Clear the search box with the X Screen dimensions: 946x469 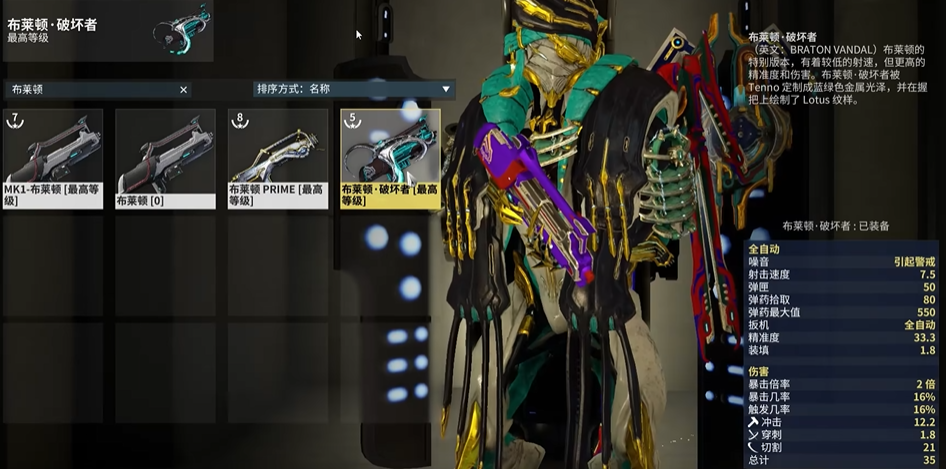(183, 90)
